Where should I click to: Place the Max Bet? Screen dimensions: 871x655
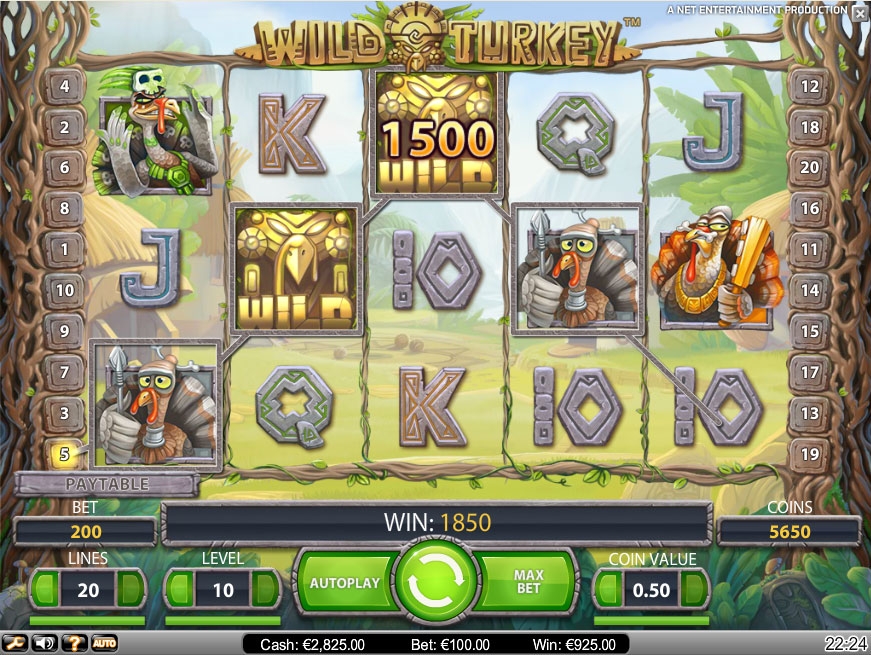coord(528,582)
